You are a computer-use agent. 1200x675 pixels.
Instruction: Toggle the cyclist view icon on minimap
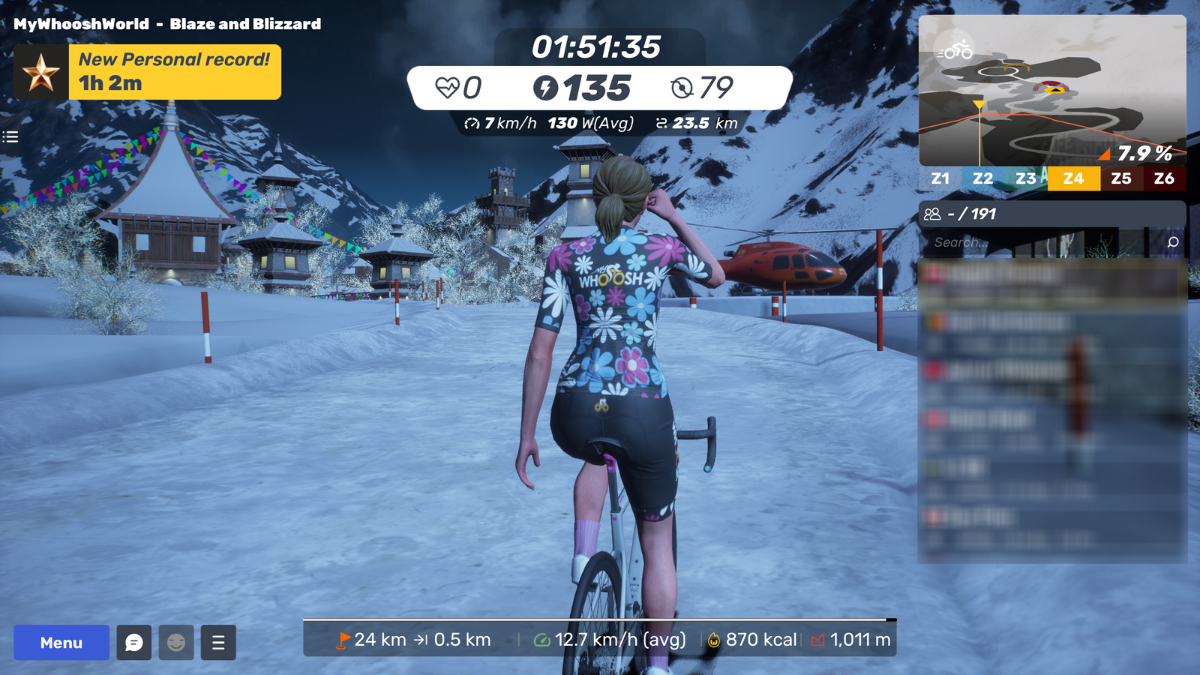coord(957,49)
